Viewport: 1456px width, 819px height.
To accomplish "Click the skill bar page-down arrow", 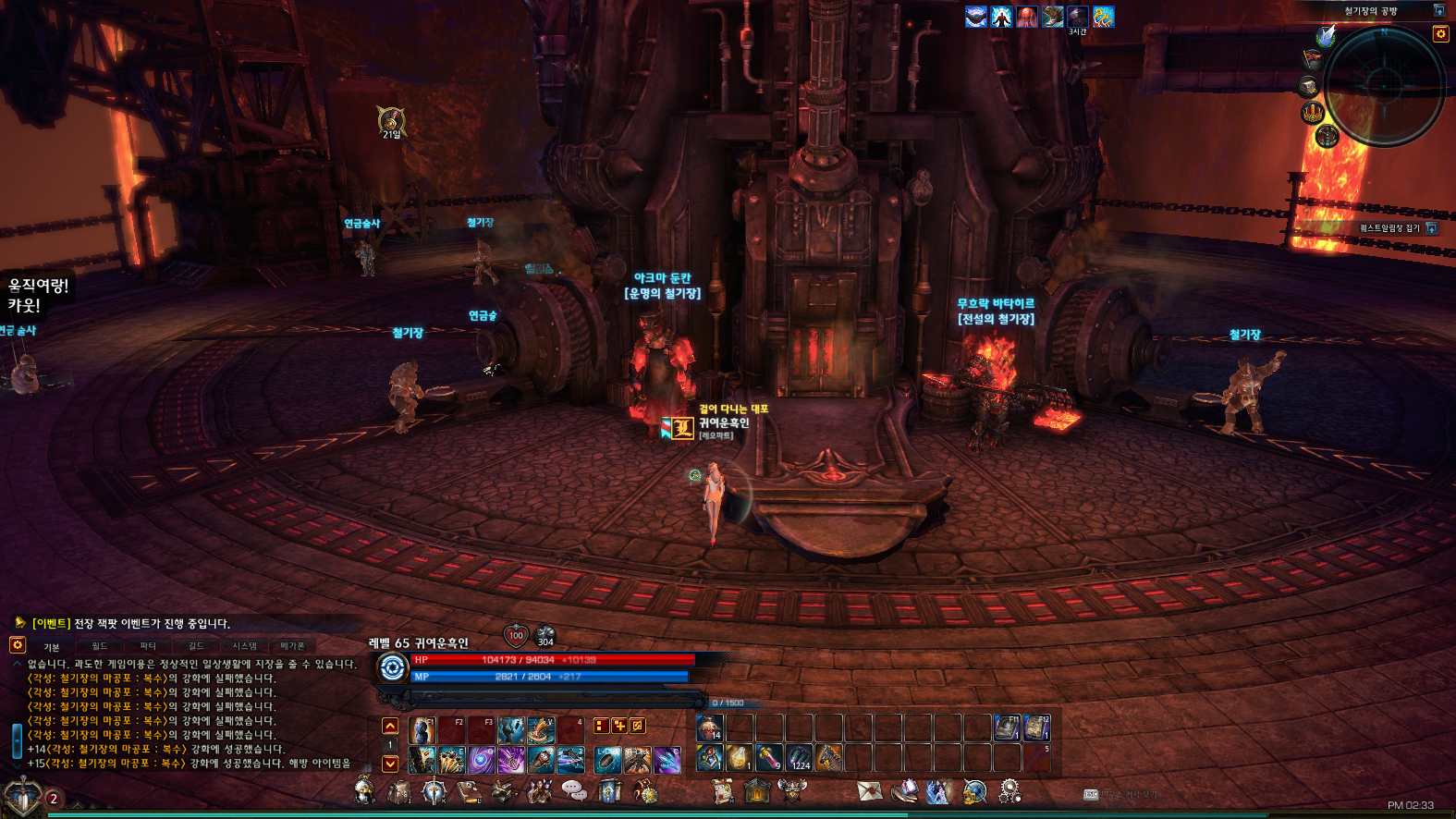I will (x=390, y=764).
